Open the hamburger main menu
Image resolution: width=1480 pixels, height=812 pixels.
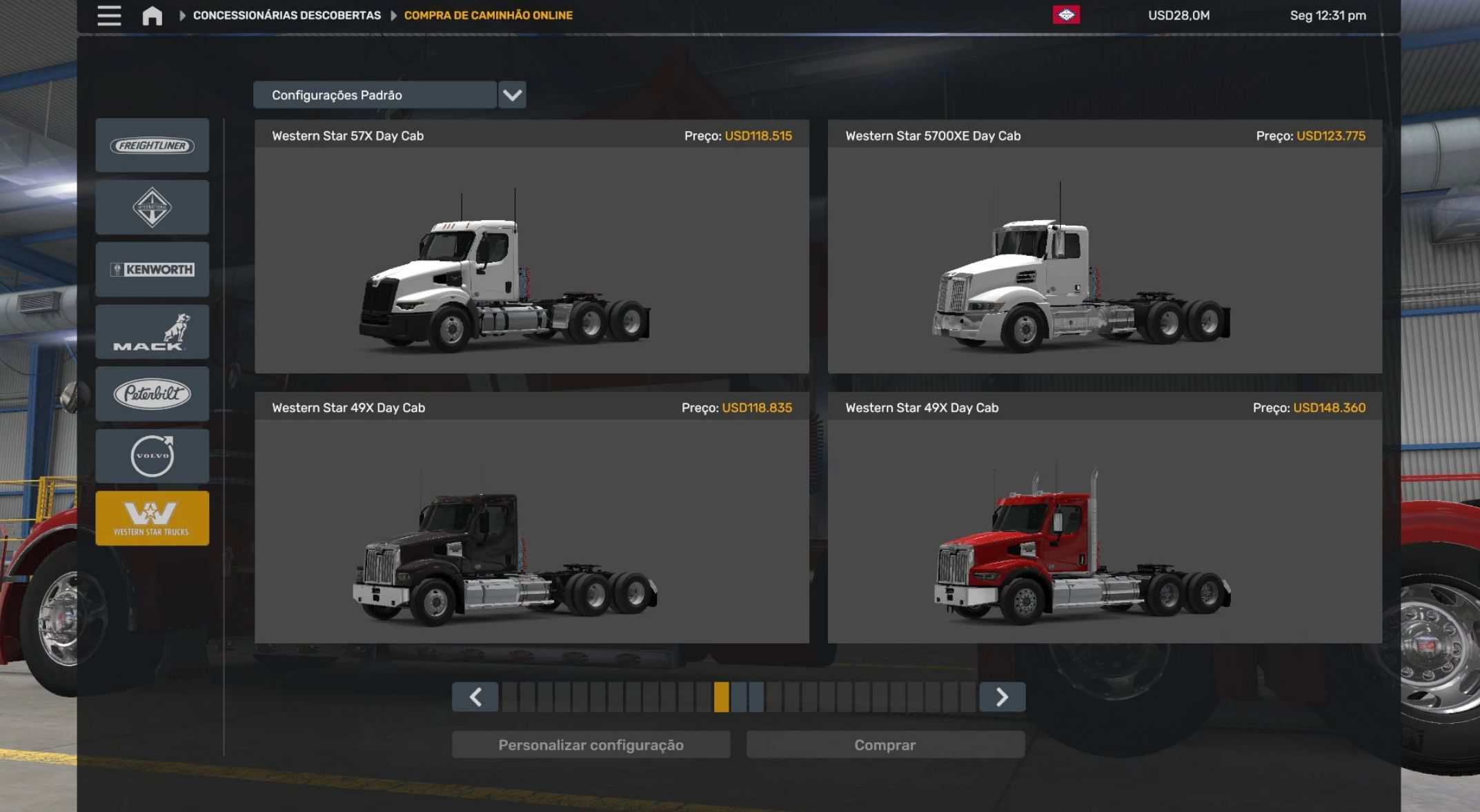point(109,15)
